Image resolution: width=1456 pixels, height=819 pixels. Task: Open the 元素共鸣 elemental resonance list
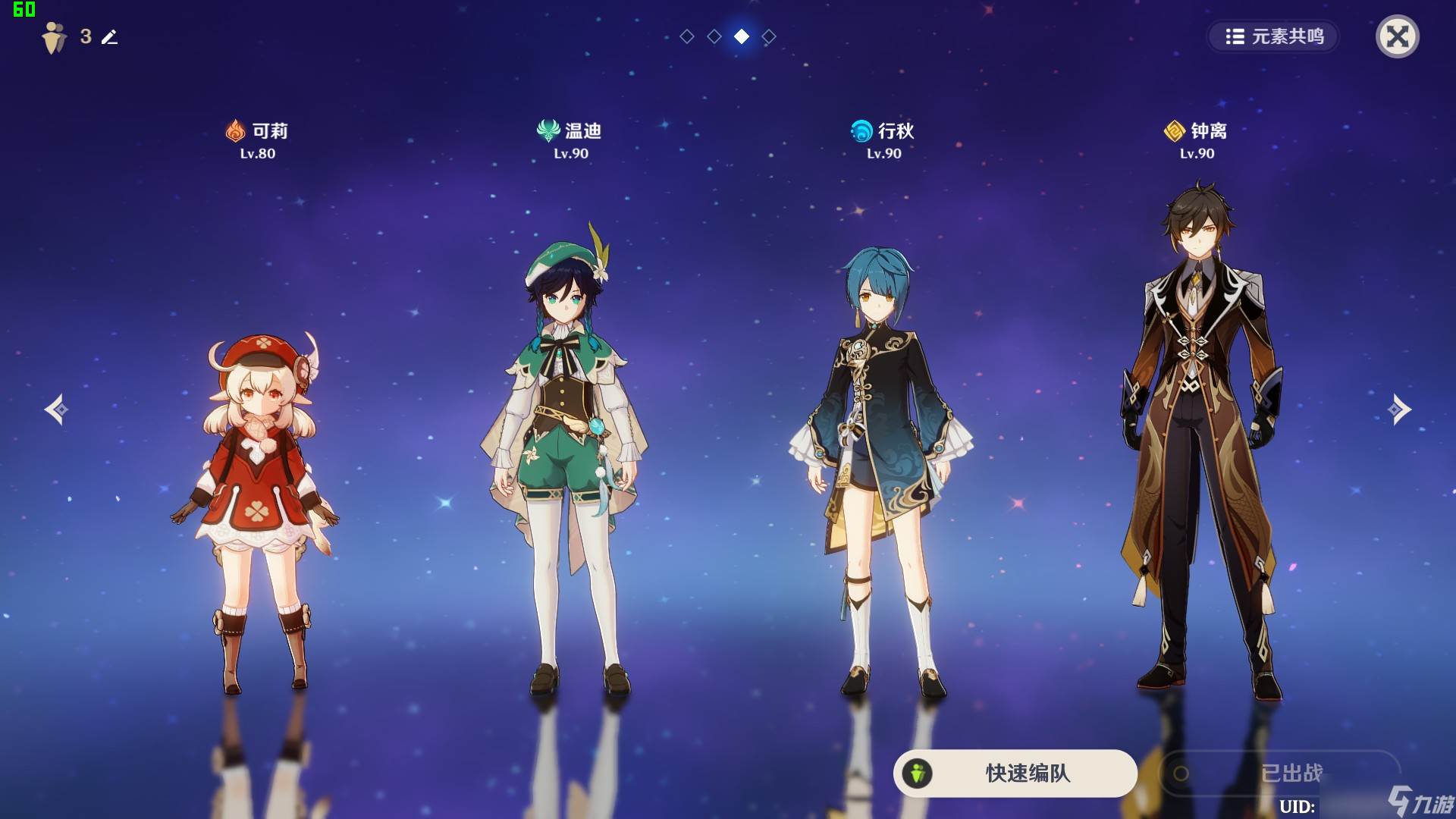[x=1274, y=36]
